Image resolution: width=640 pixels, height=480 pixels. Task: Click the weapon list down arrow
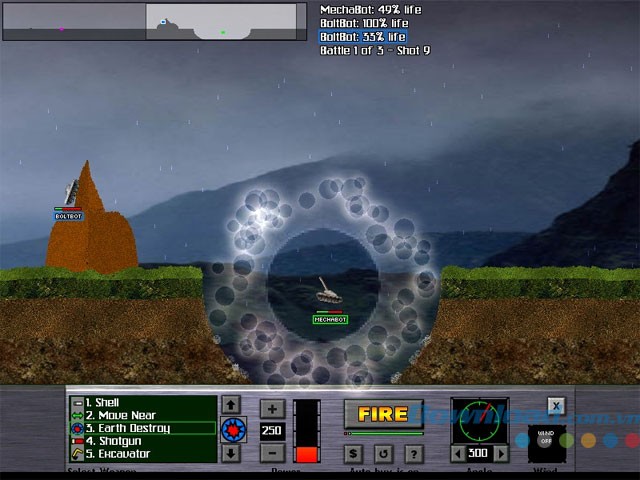click(231, 453)
